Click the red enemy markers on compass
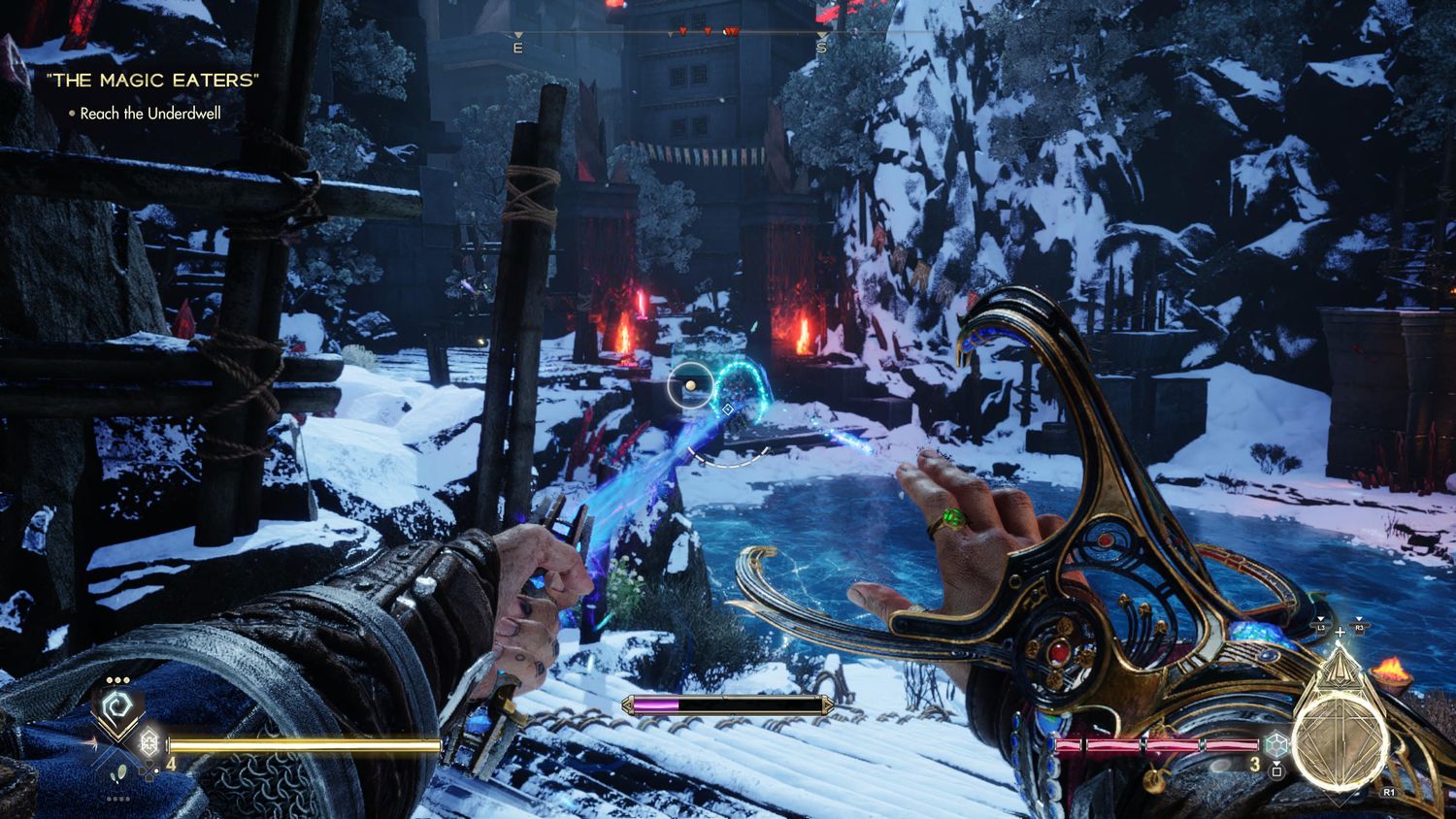This screenshot has width=1456, height=819. tap(708, 32)
